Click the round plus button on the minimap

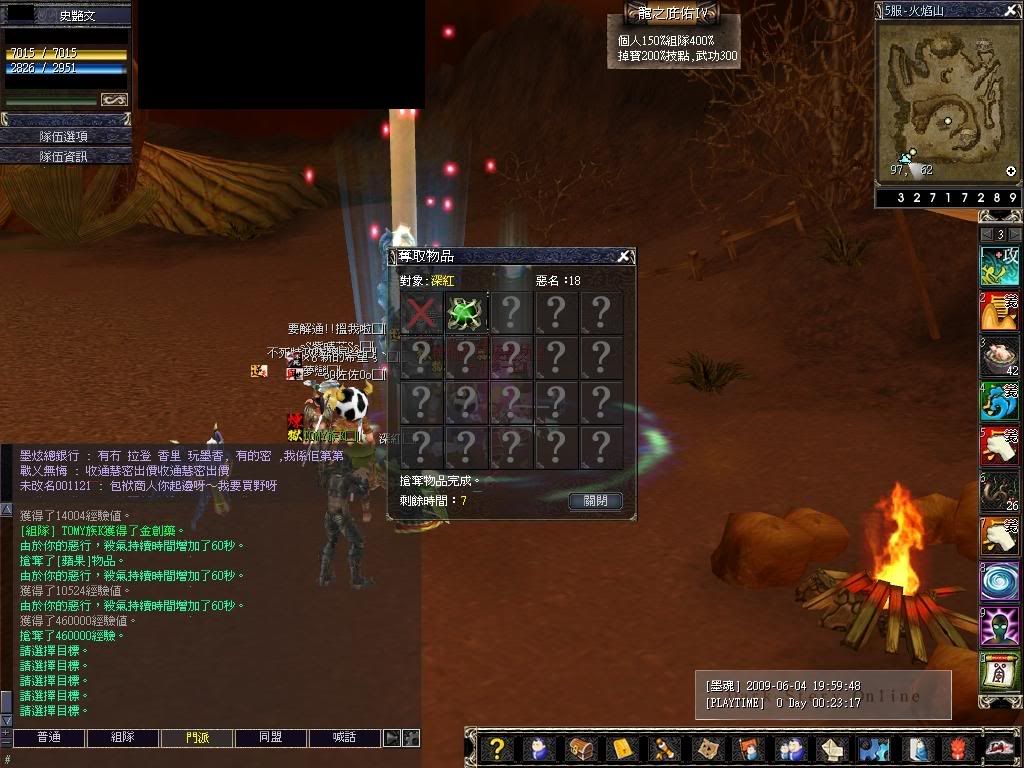click(1010, 171)
